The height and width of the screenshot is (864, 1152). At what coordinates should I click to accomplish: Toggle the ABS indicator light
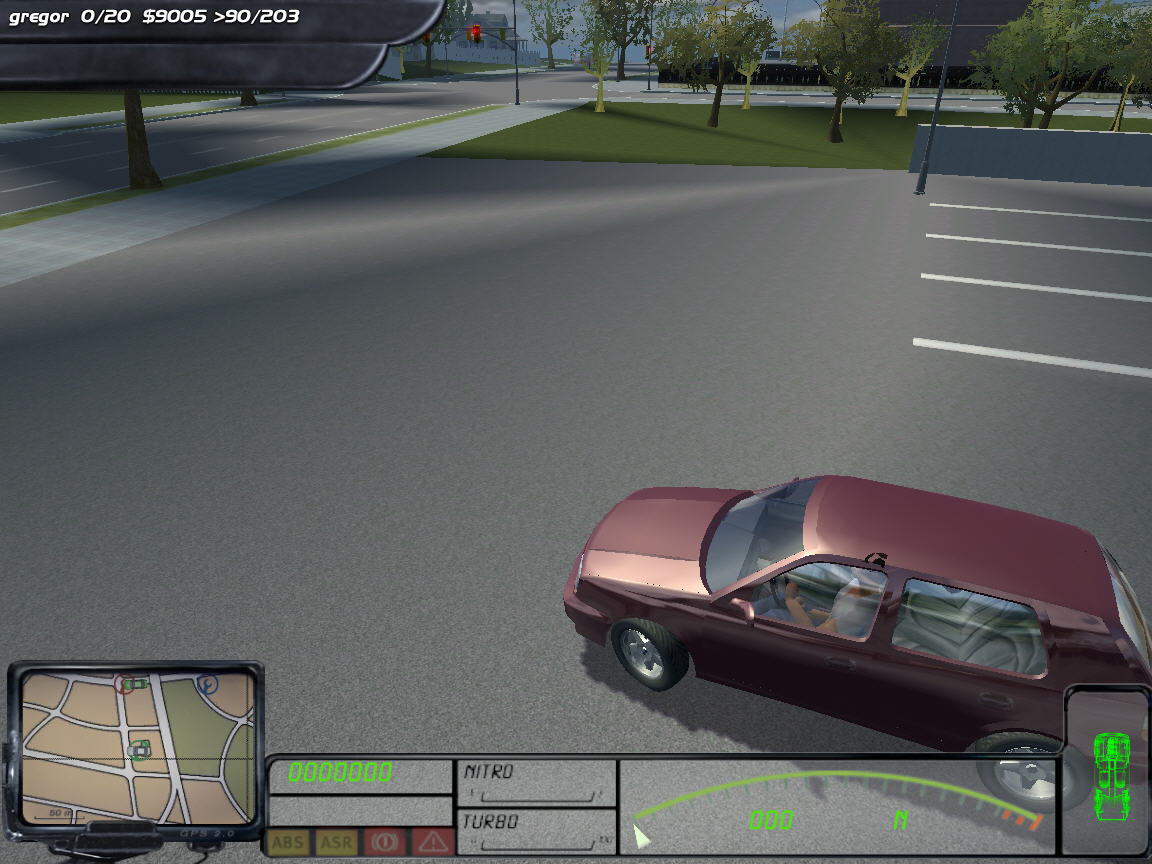289,842
